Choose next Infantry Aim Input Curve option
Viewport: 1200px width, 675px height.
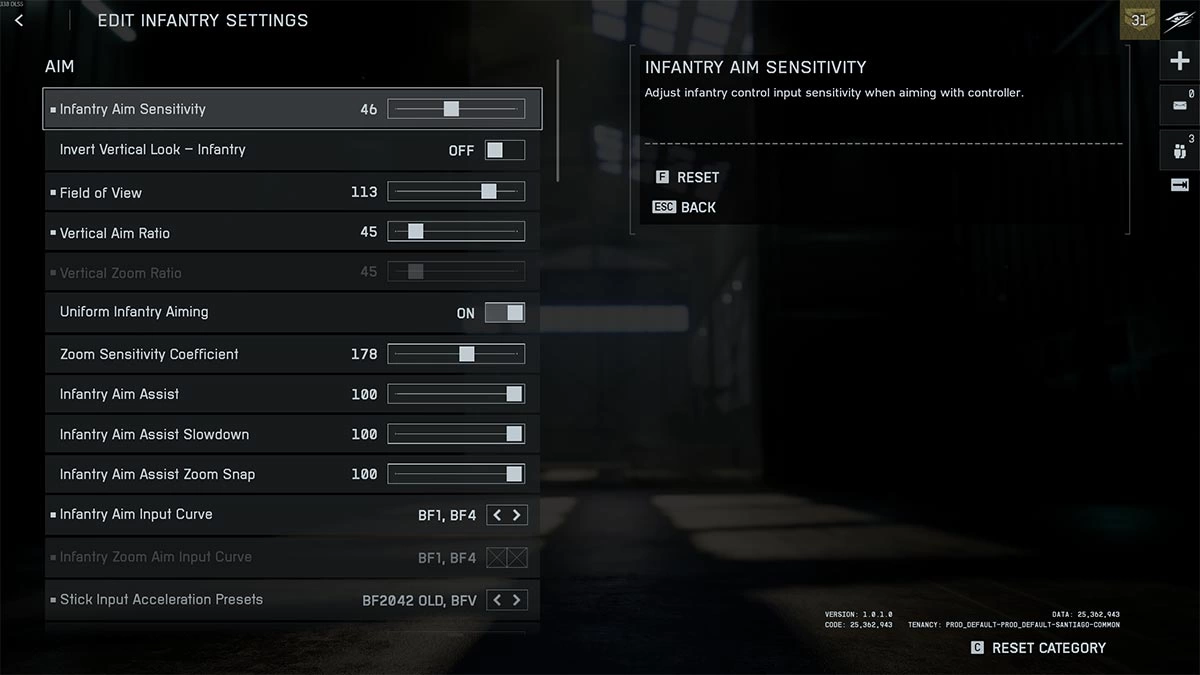pyautogui.click(x=517, y=515)
